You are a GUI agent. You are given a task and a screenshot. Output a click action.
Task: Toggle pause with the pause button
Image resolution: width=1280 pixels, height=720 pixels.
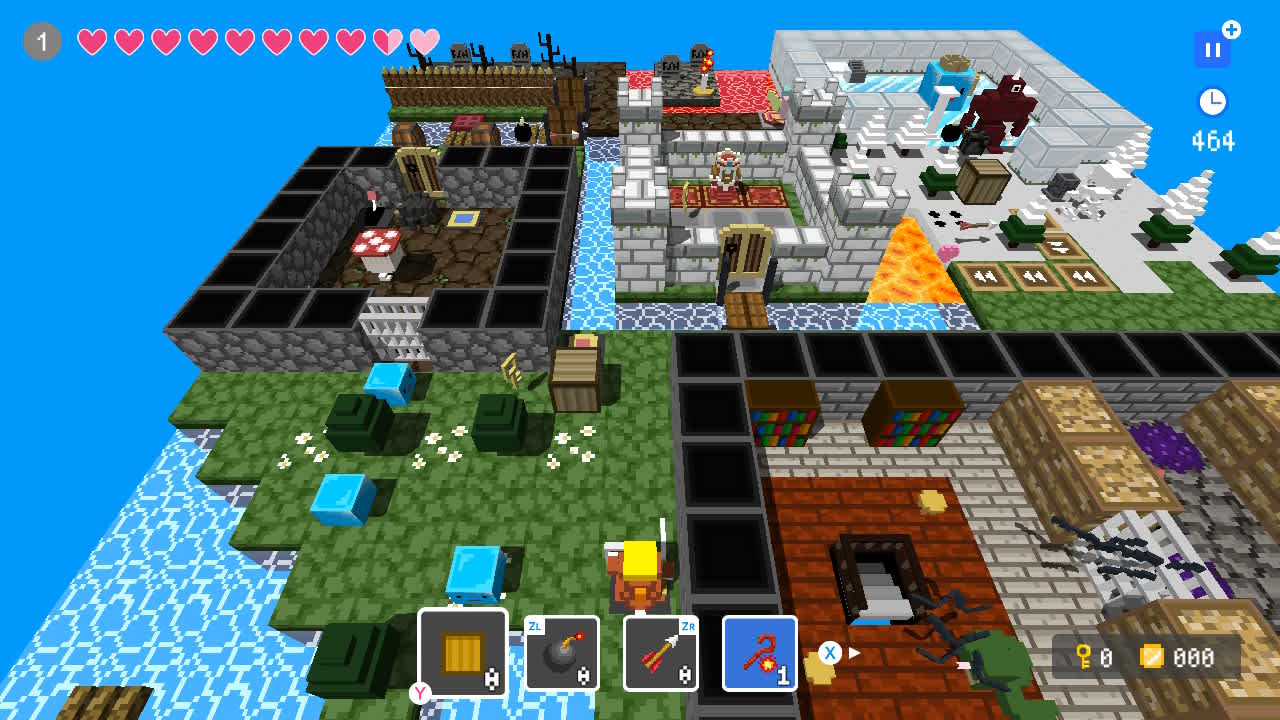[1212, 48]
